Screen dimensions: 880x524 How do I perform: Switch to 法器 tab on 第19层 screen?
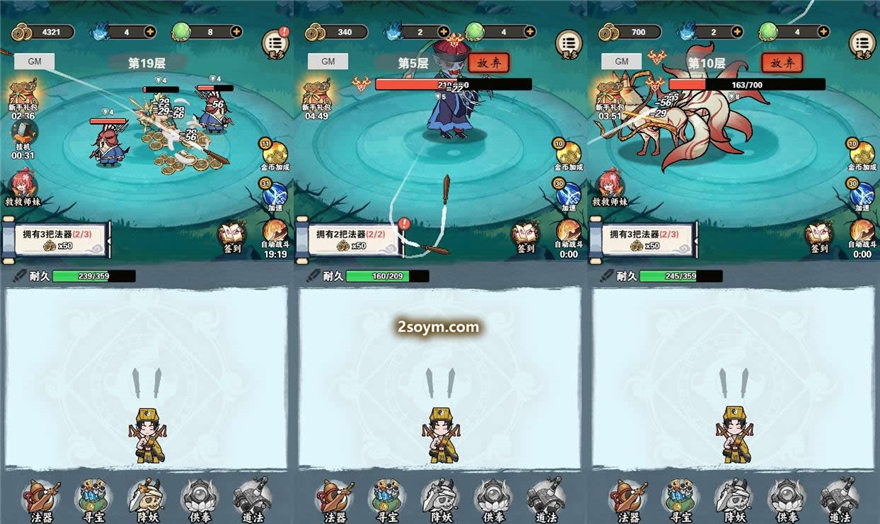click(x=42, y=499)
